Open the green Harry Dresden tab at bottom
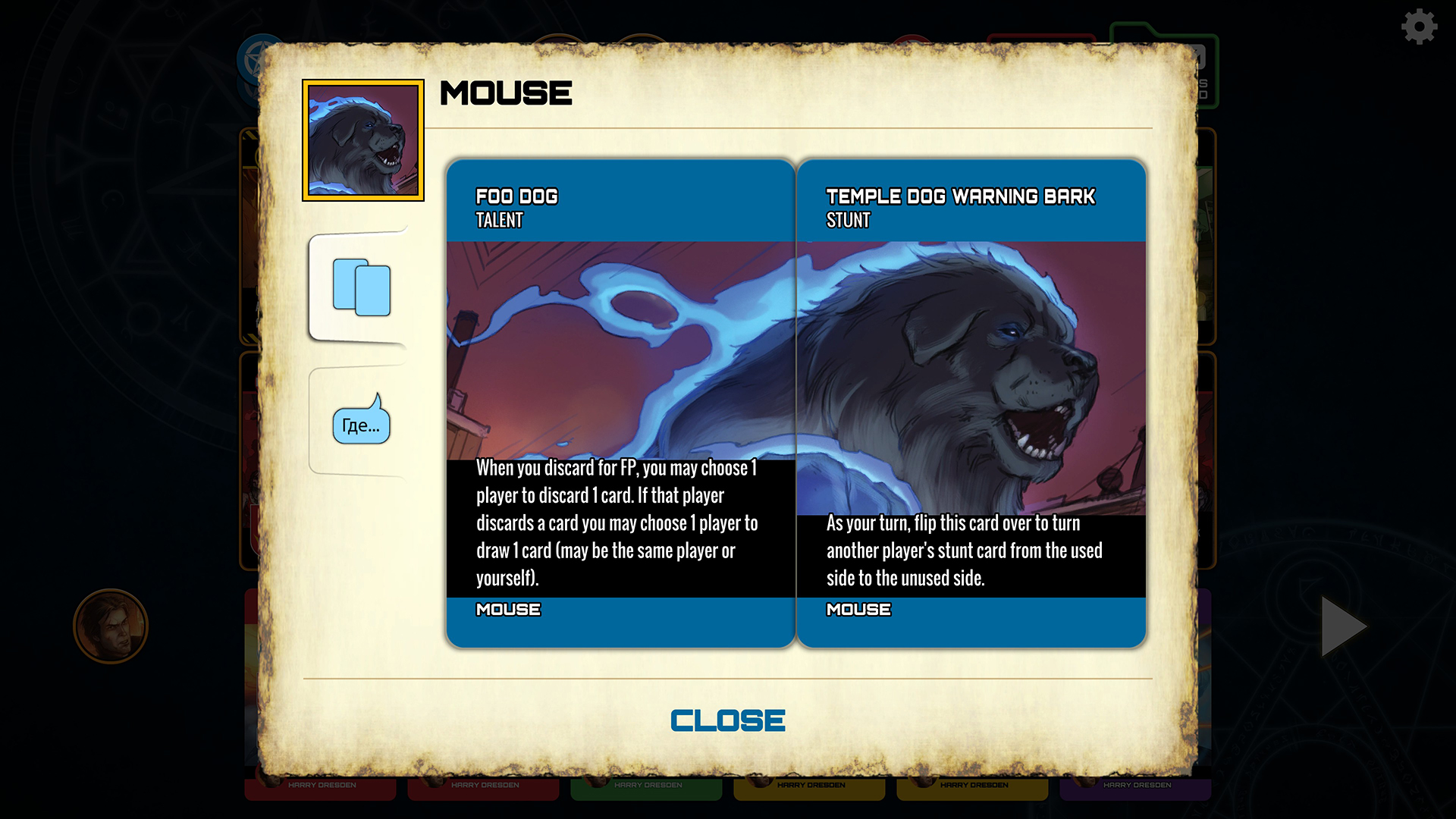 (x=645, y=785)
